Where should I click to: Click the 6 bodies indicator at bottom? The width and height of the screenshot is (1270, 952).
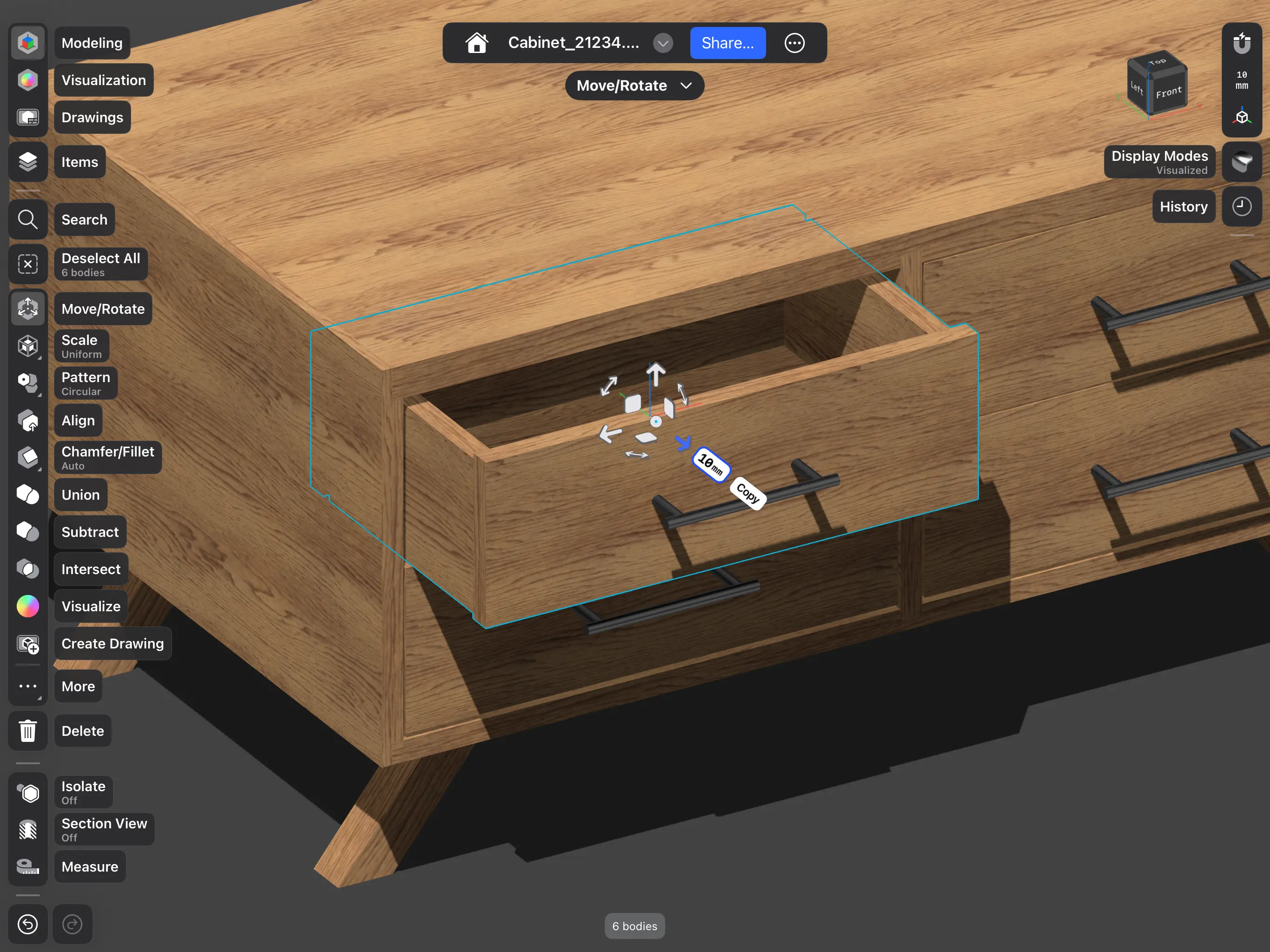pos(634,926)
